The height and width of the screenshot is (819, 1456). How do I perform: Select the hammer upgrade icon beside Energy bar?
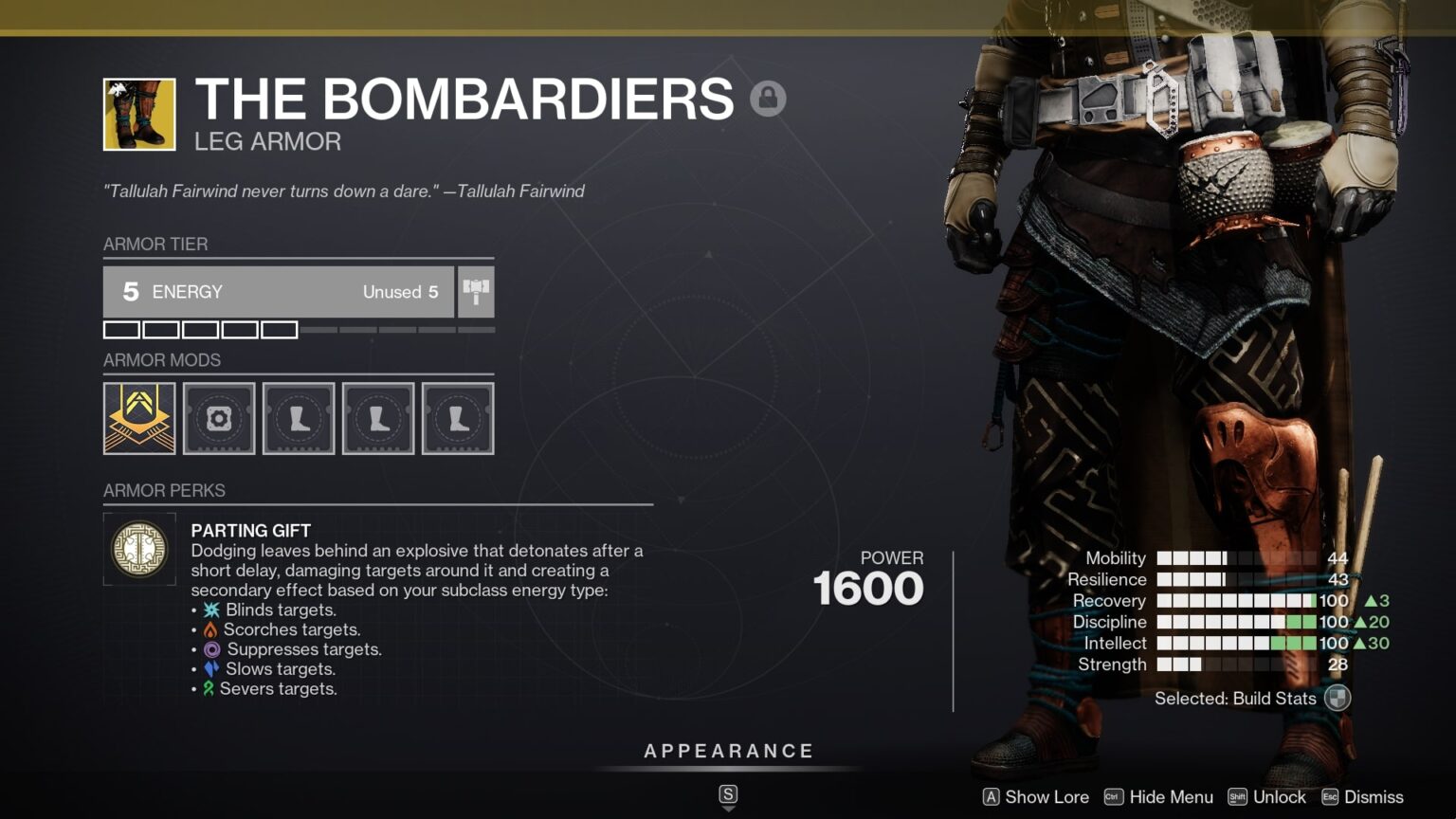pyautogui.click(x=475, y=291)
